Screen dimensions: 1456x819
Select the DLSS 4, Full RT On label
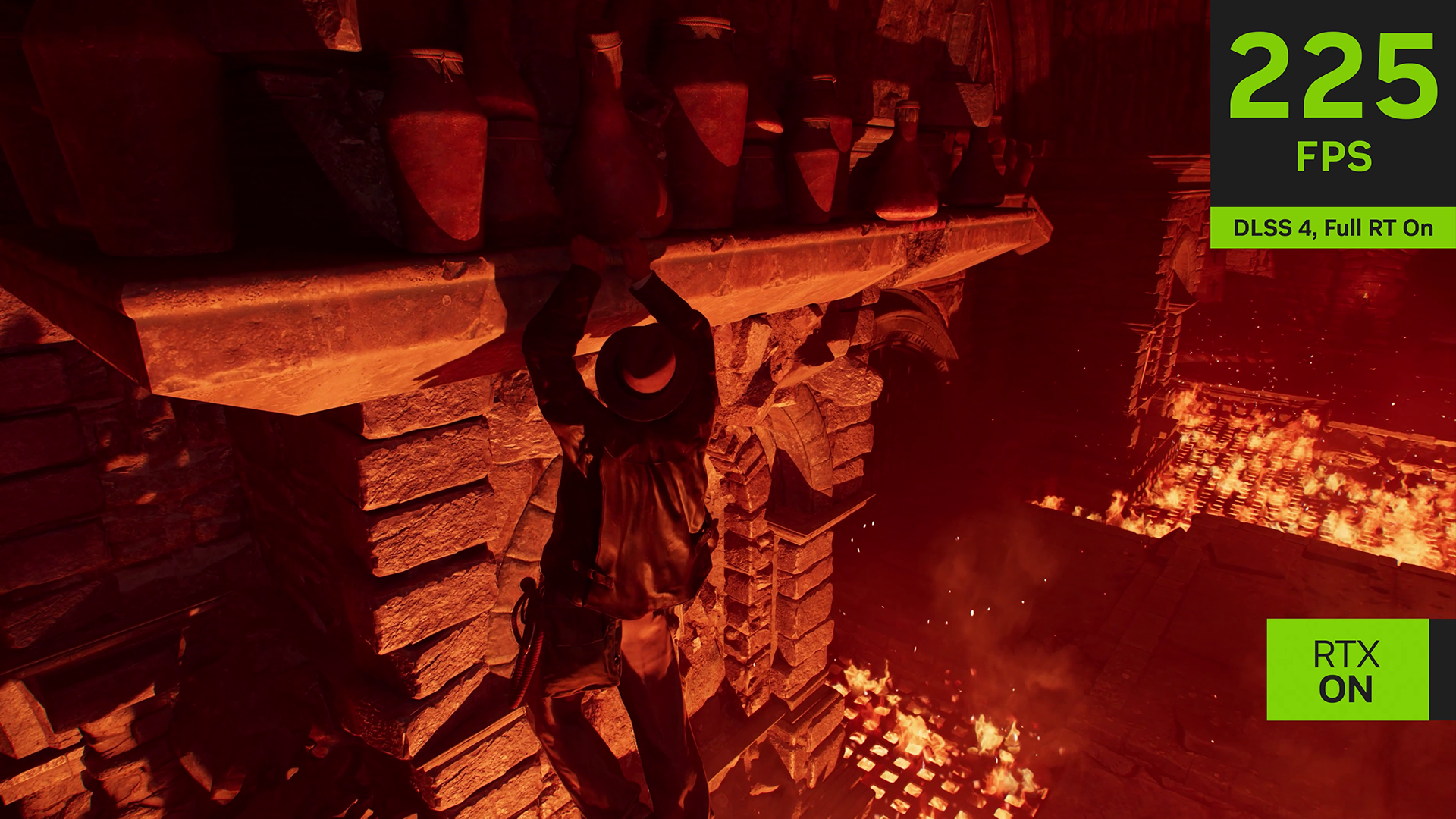click(x=1332, y=227)
